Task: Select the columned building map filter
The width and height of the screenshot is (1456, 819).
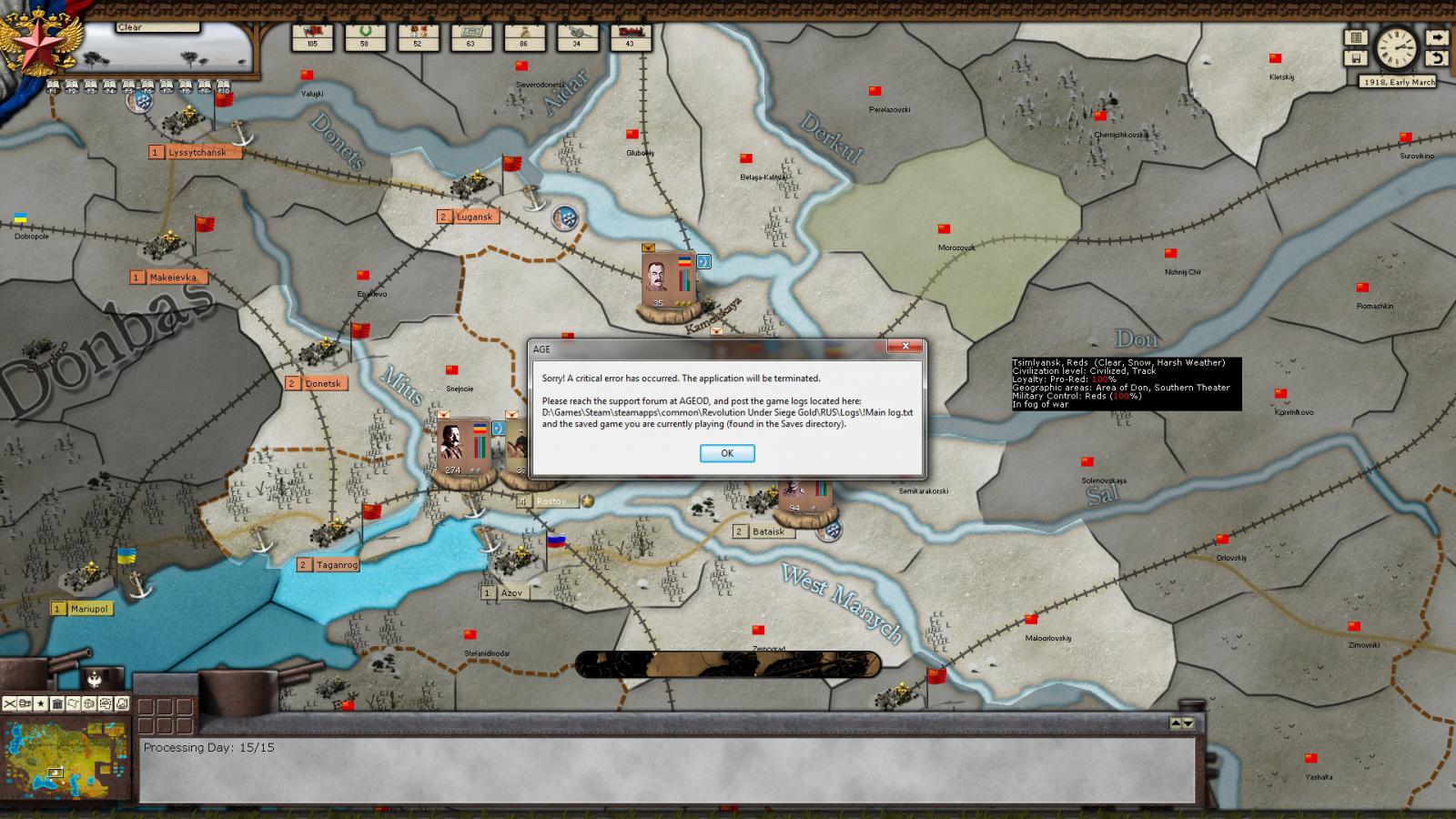Action: click(57, 703)
